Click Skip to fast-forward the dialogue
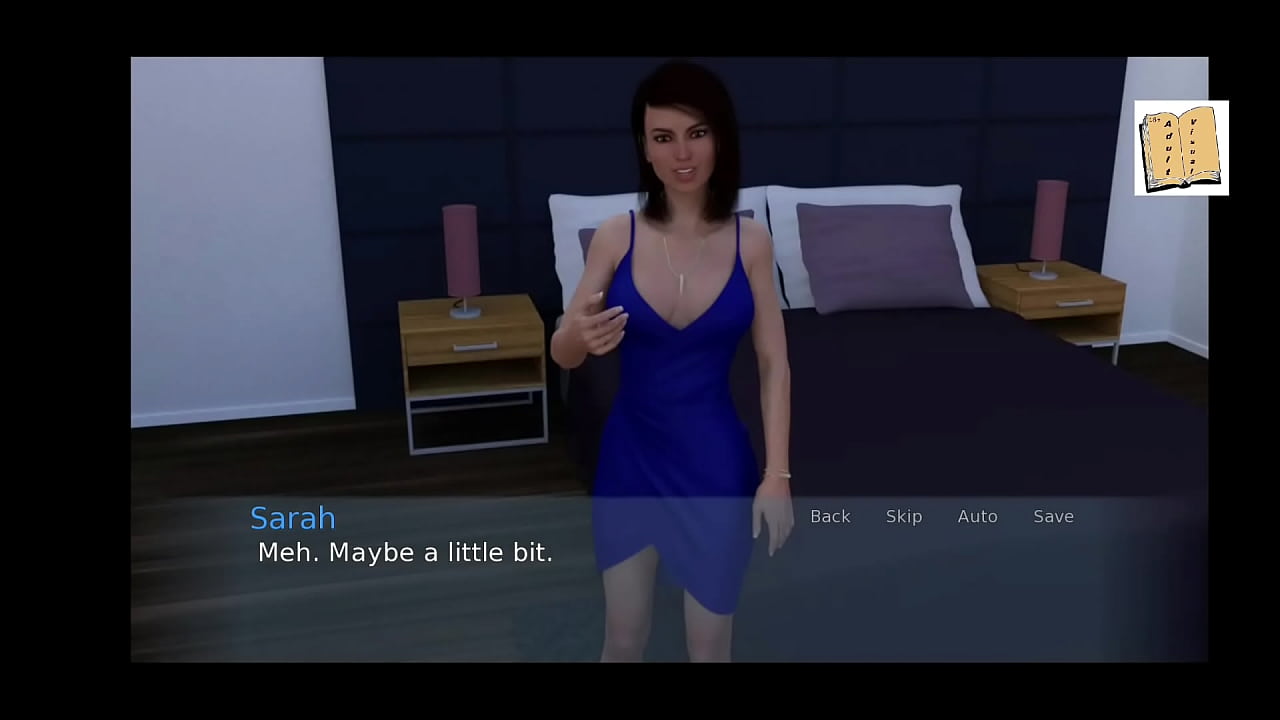 904,516
